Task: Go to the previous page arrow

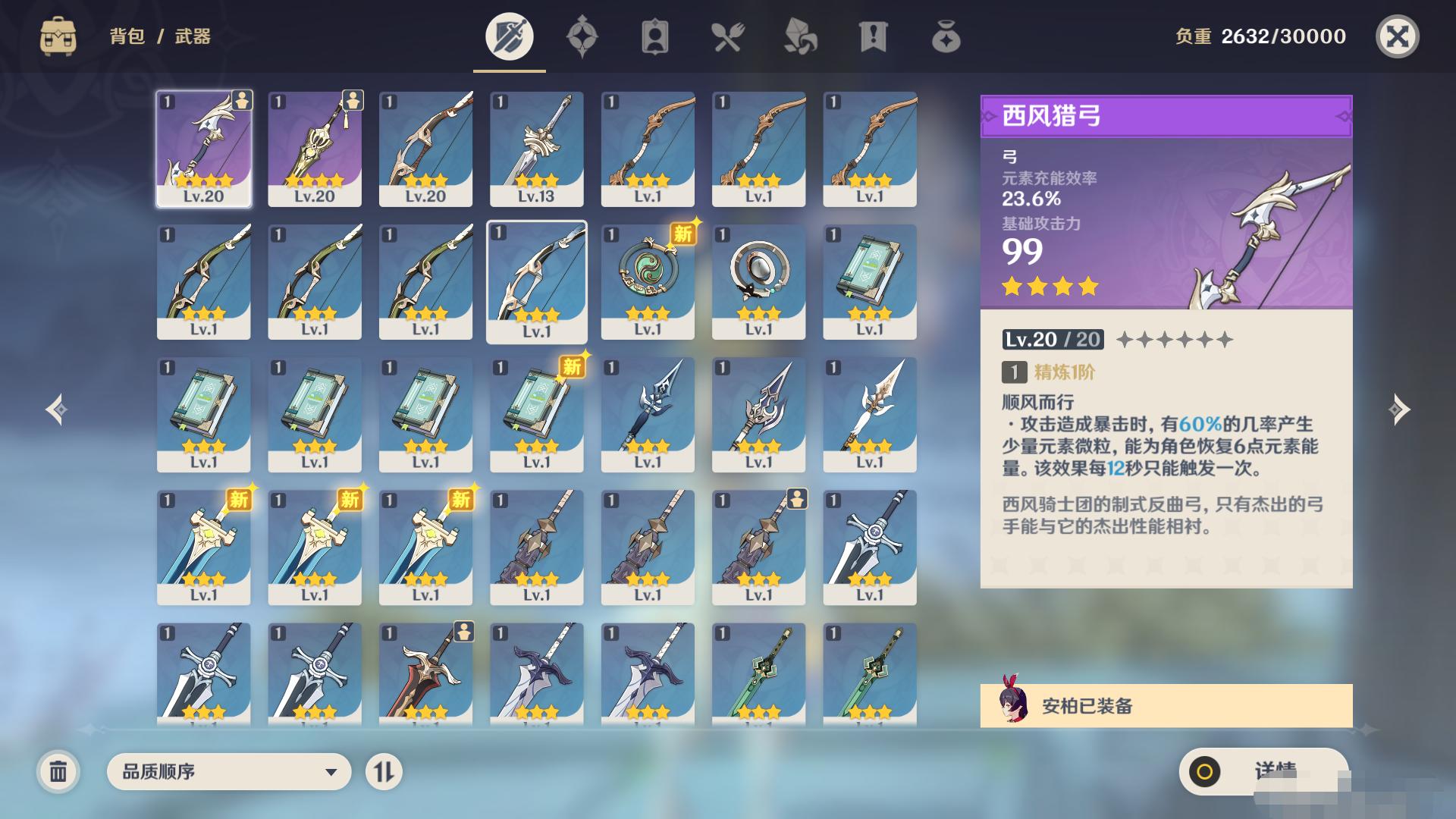Action: (x=56, y=409)
